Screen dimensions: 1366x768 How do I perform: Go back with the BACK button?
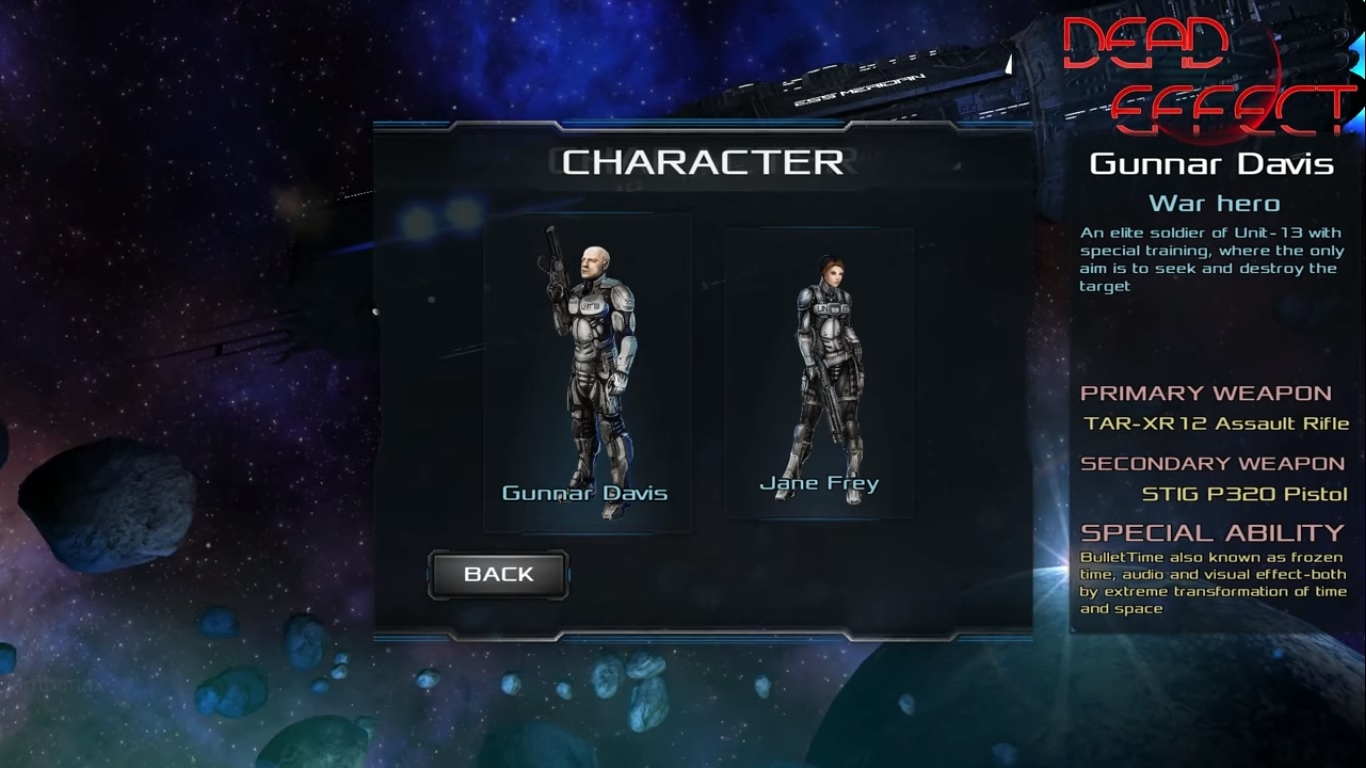pyautogui.click(x=498, y=575)
